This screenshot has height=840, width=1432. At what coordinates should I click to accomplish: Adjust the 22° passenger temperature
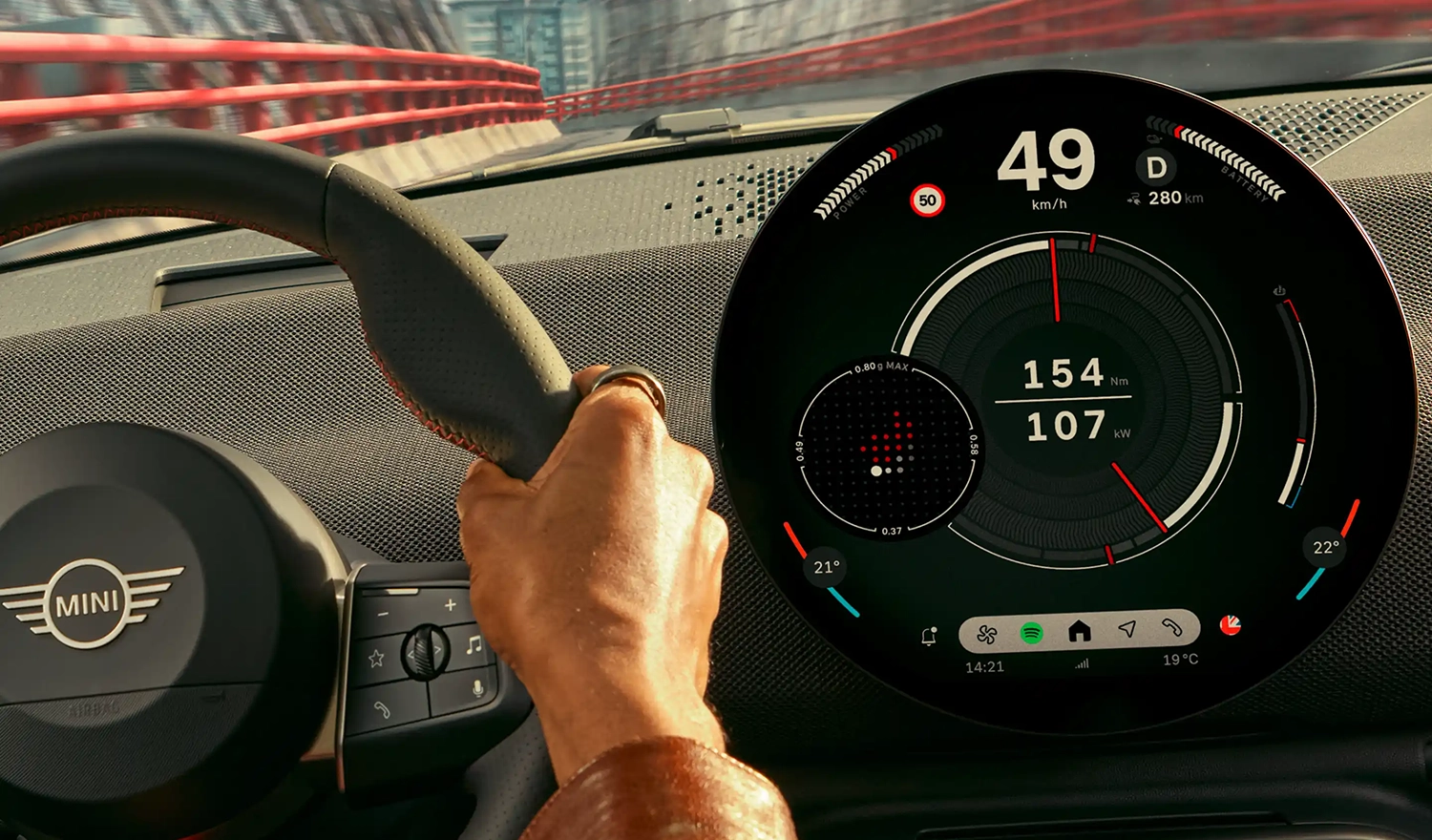pyautogui.click(x=1325, y=548)
